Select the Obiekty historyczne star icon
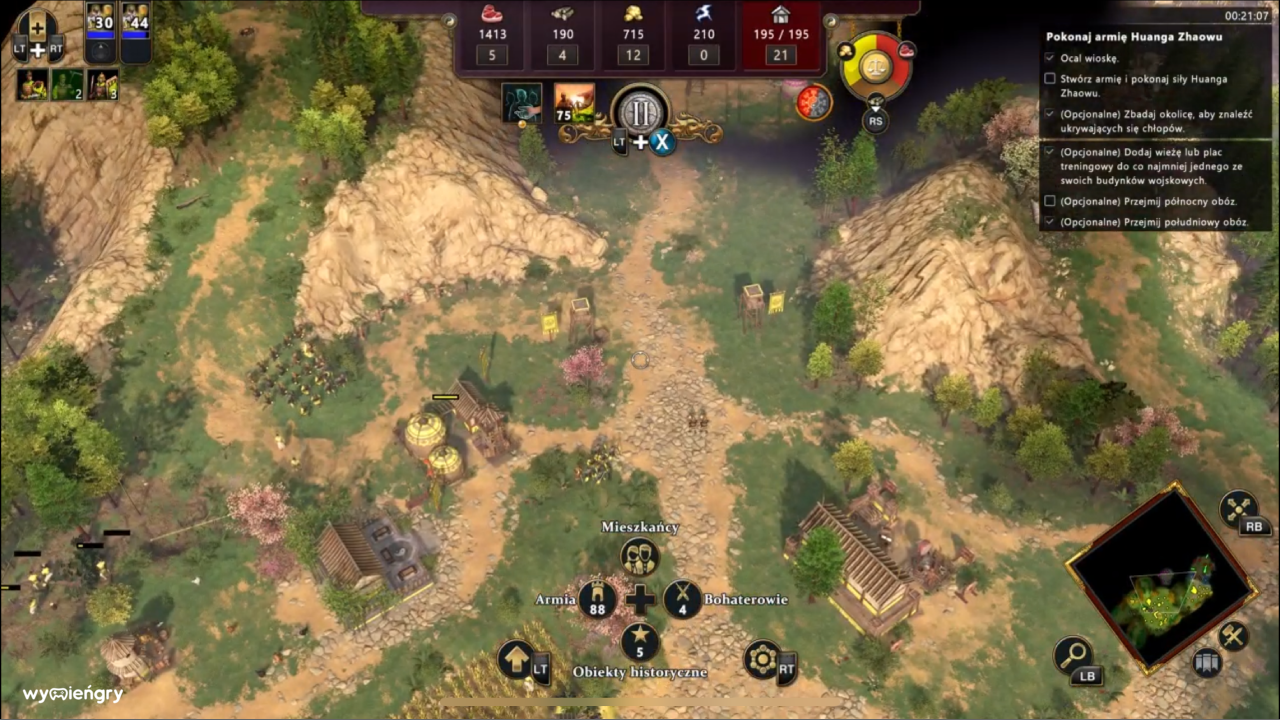Screen dimensions: 1280x720 640,642
